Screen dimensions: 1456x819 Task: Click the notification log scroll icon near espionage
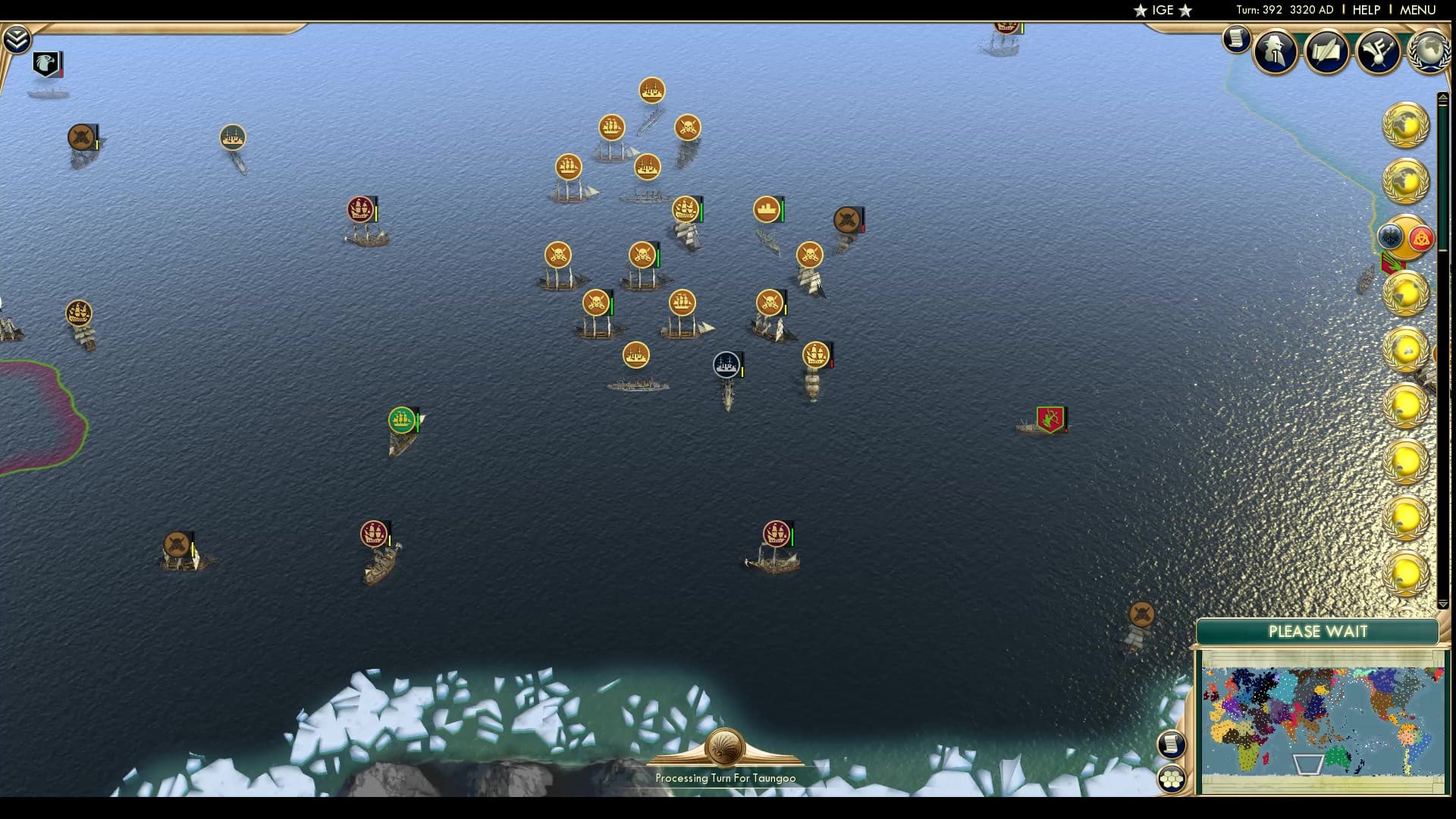(1238, 39)
